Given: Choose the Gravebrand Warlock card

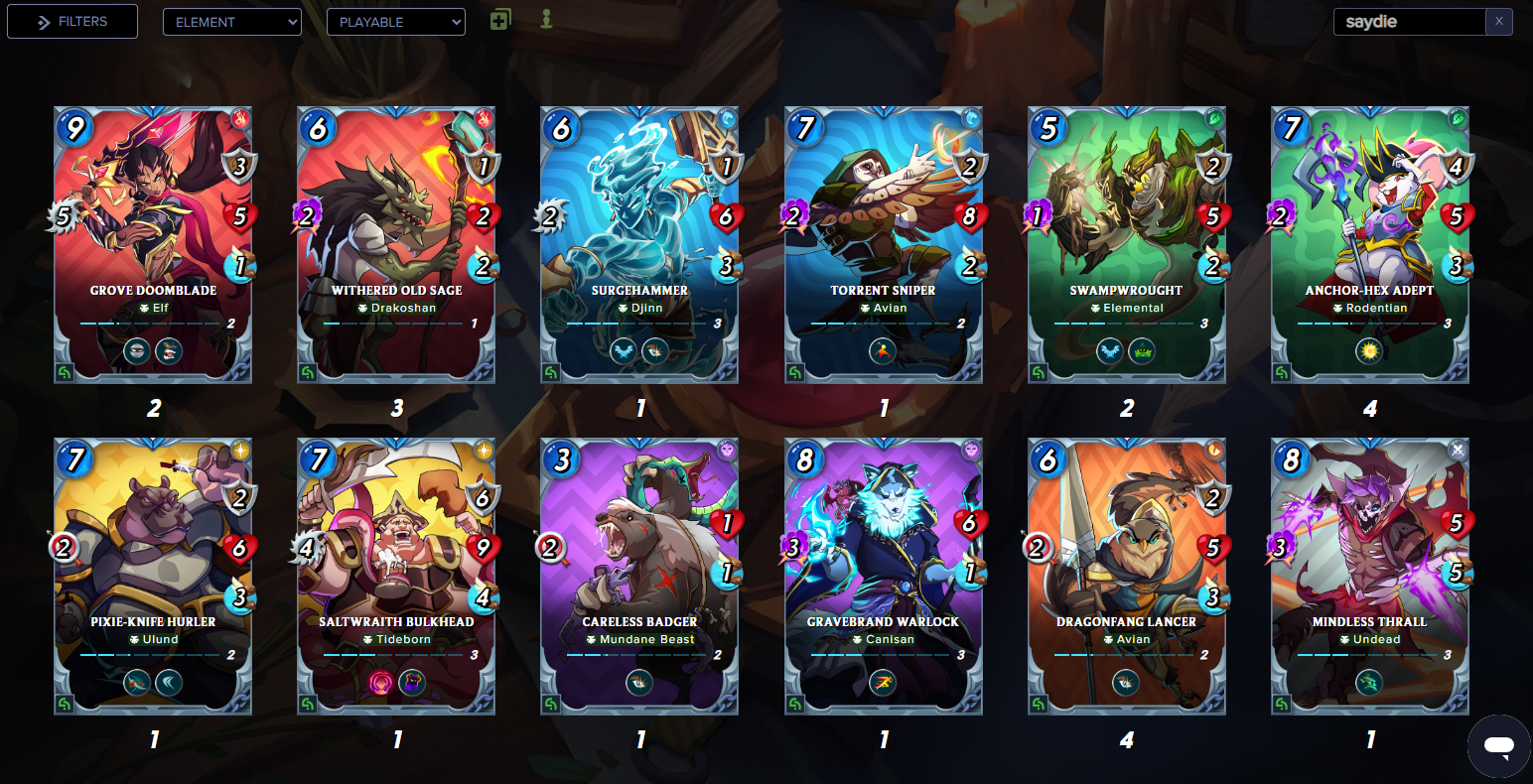Looking at the screenshot, I should pyautogui.click(x=883, y=576).
